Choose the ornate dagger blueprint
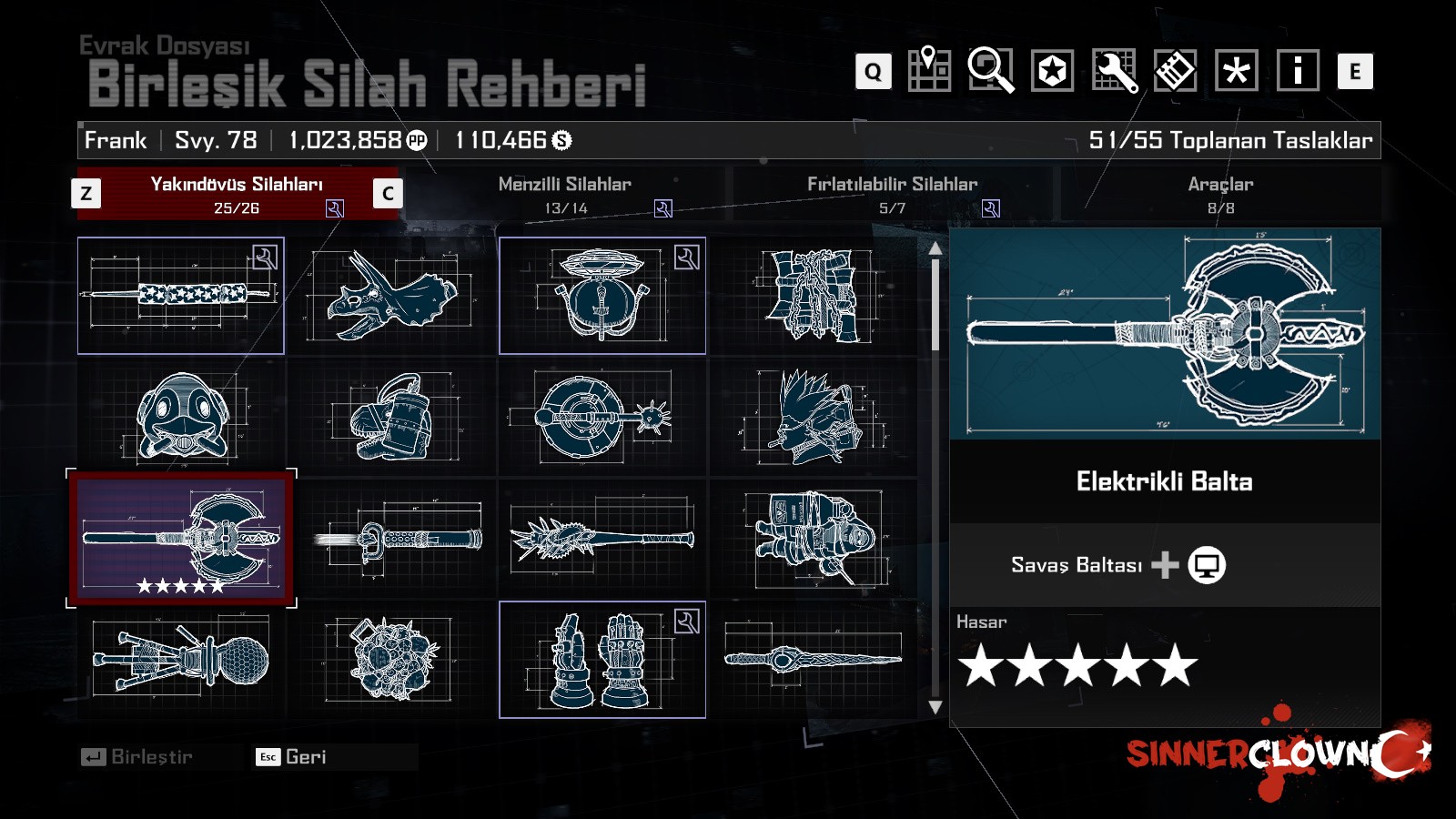The image size is (1456, 819). pos(813,658)
